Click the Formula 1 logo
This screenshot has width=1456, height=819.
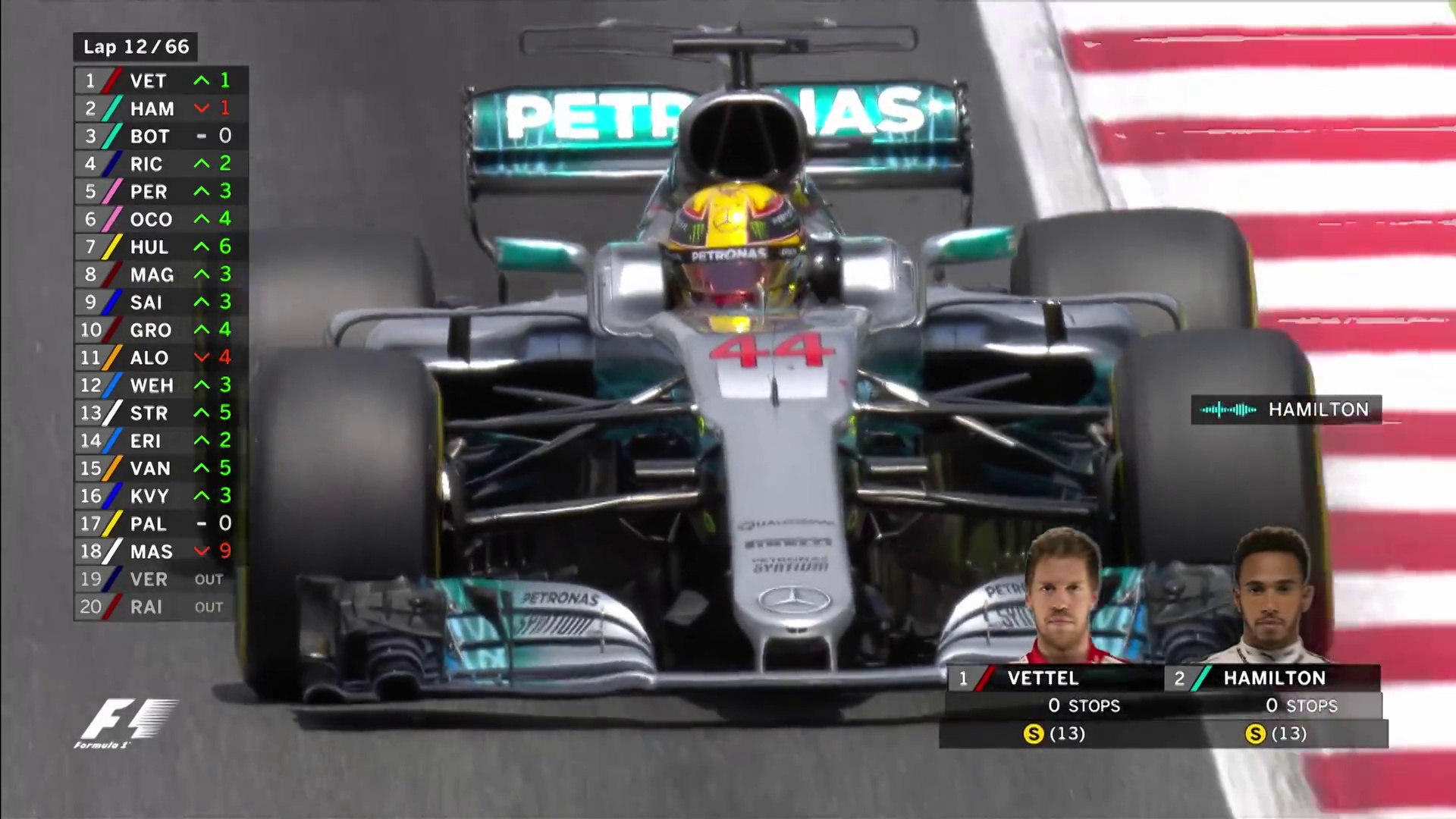click(x=125, y=723)
